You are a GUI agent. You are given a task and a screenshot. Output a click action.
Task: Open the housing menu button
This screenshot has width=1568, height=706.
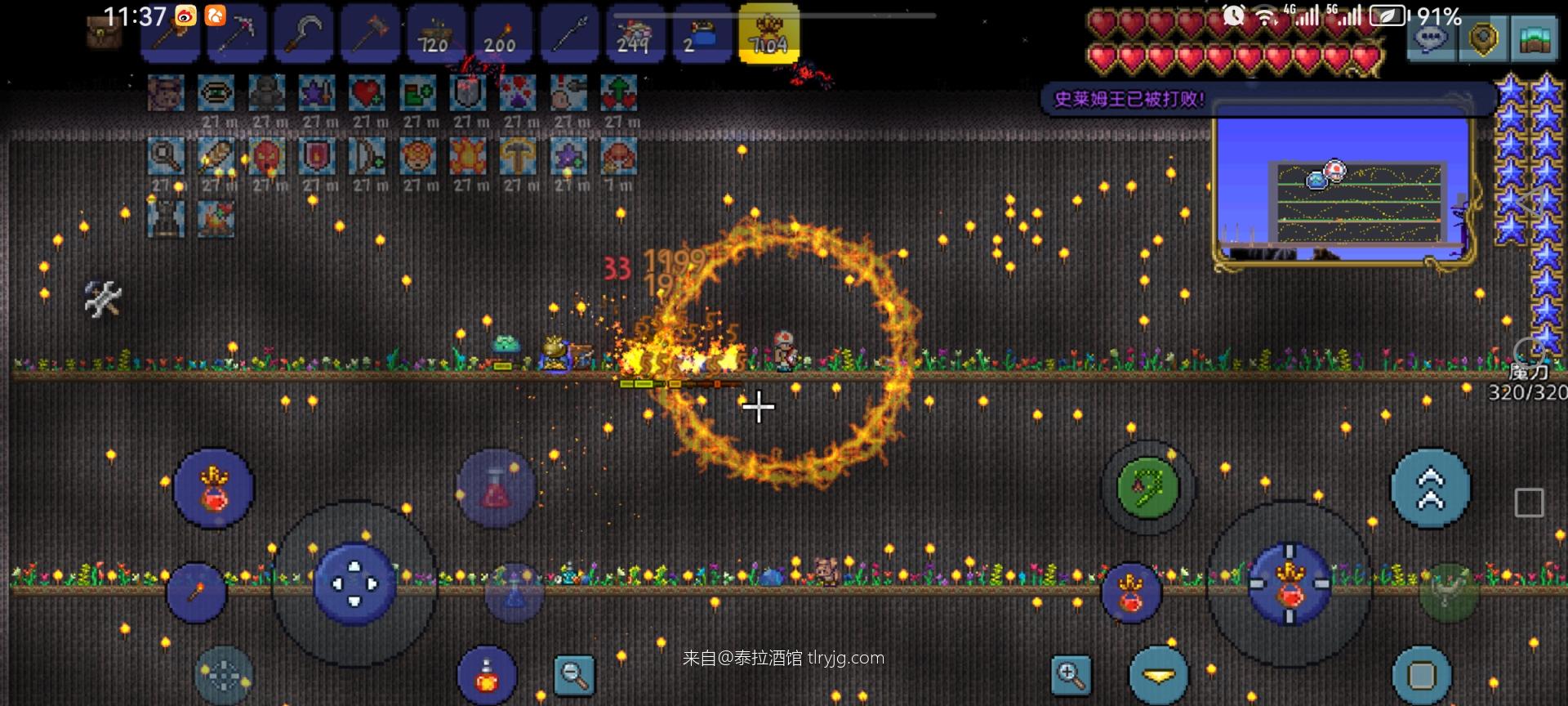[1534, 38]
